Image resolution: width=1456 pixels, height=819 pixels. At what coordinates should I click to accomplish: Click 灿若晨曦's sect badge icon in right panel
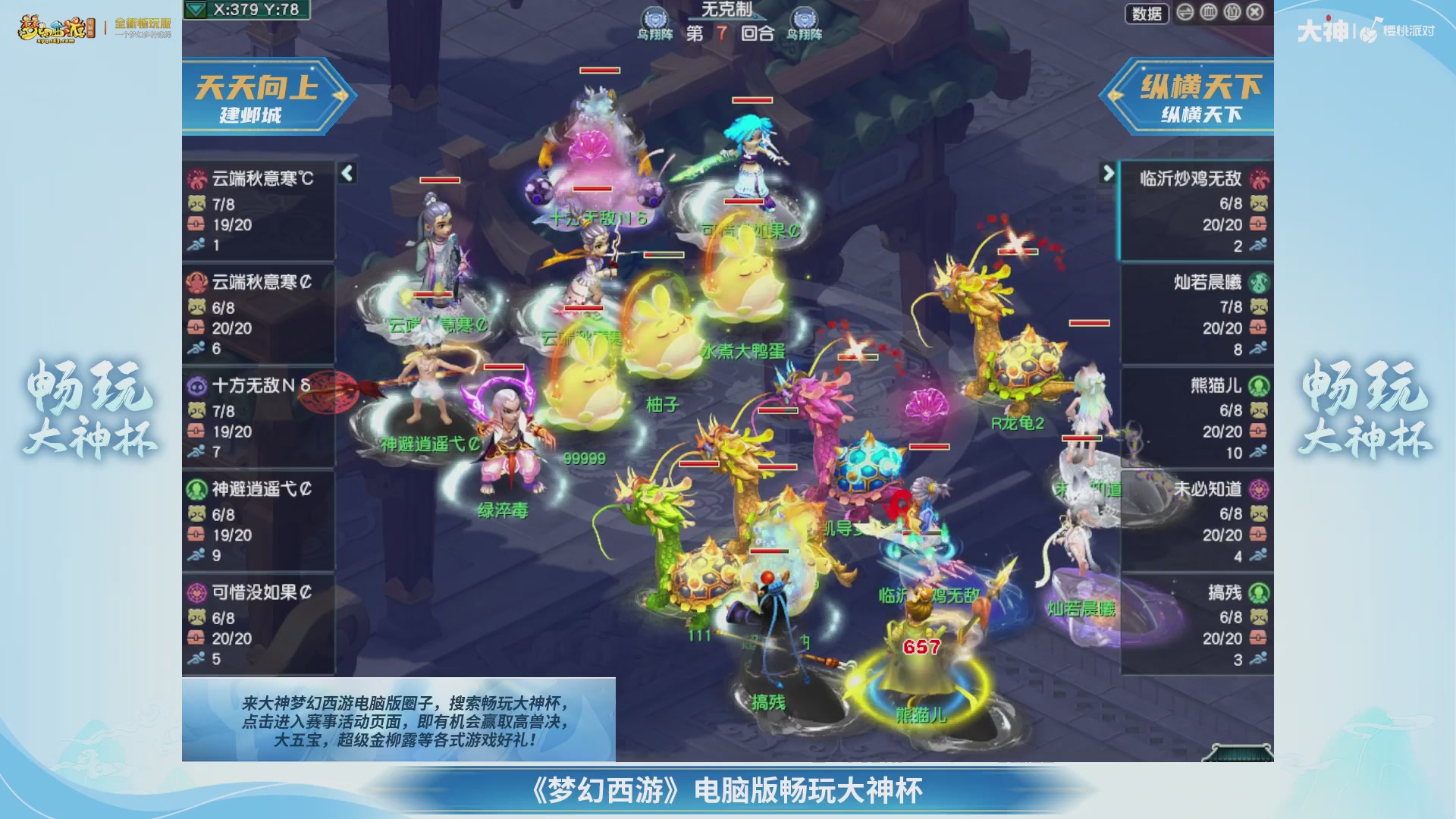point(1260,282)
